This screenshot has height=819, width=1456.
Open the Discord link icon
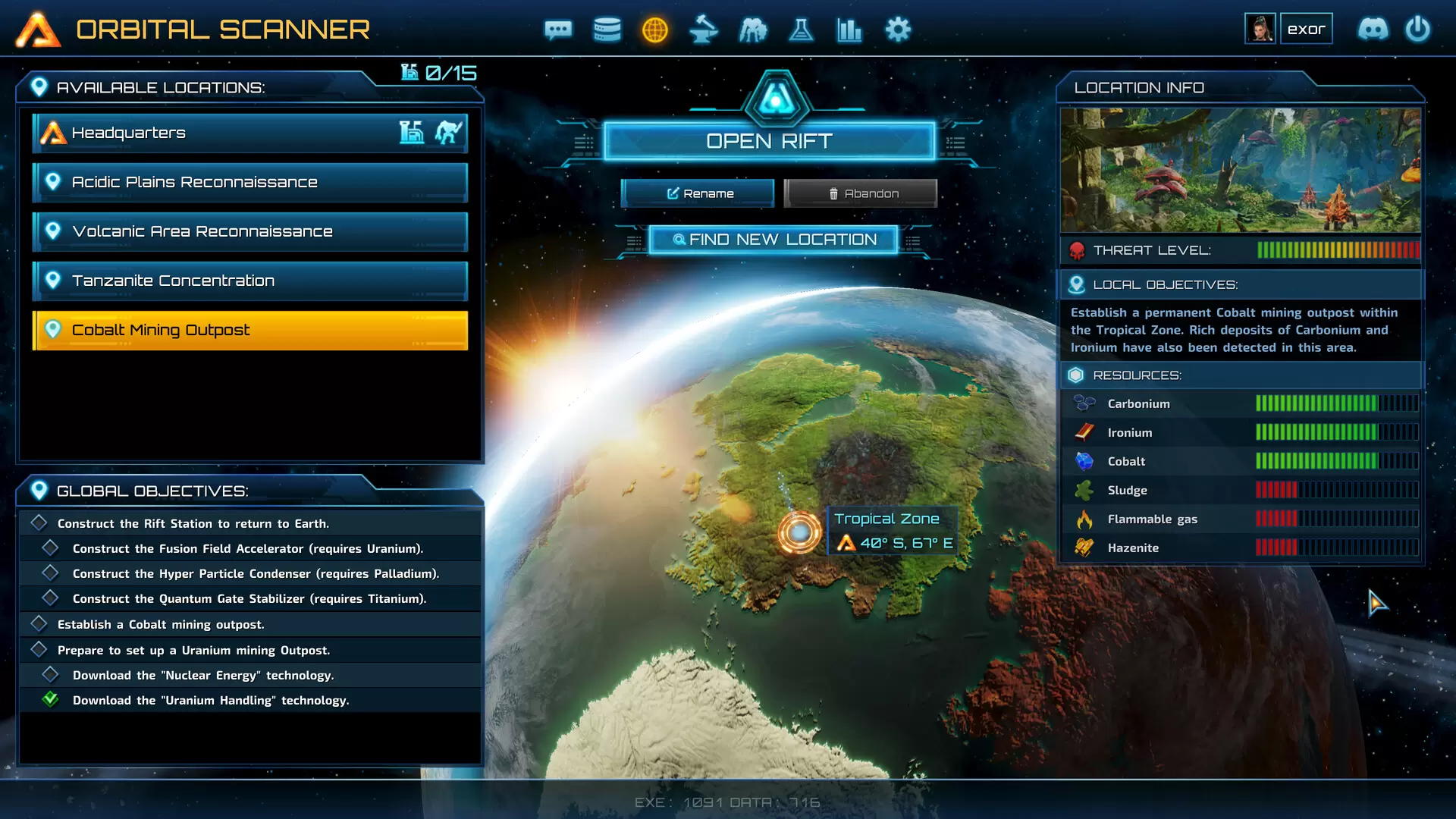coord(1373,29)
